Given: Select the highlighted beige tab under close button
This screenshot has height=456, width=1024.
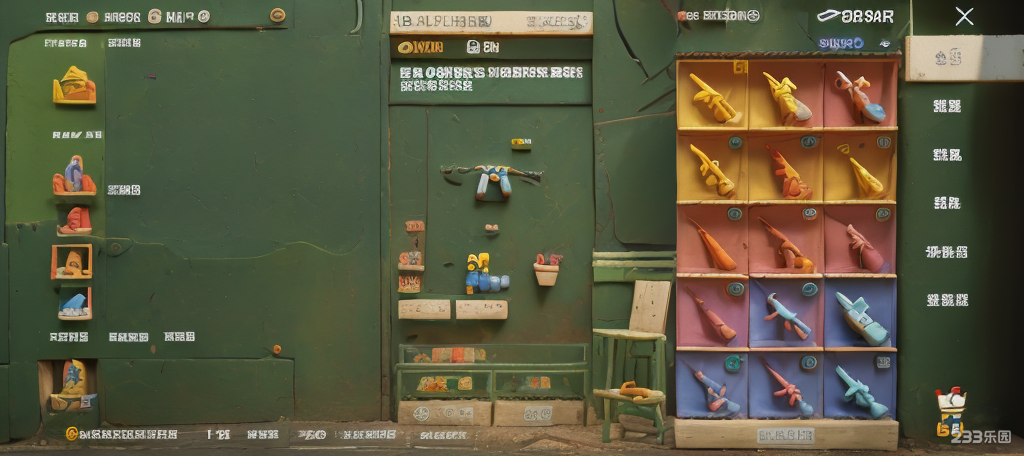Looking at the screenshot, I should pyautogui.click(x=945, y=58).
